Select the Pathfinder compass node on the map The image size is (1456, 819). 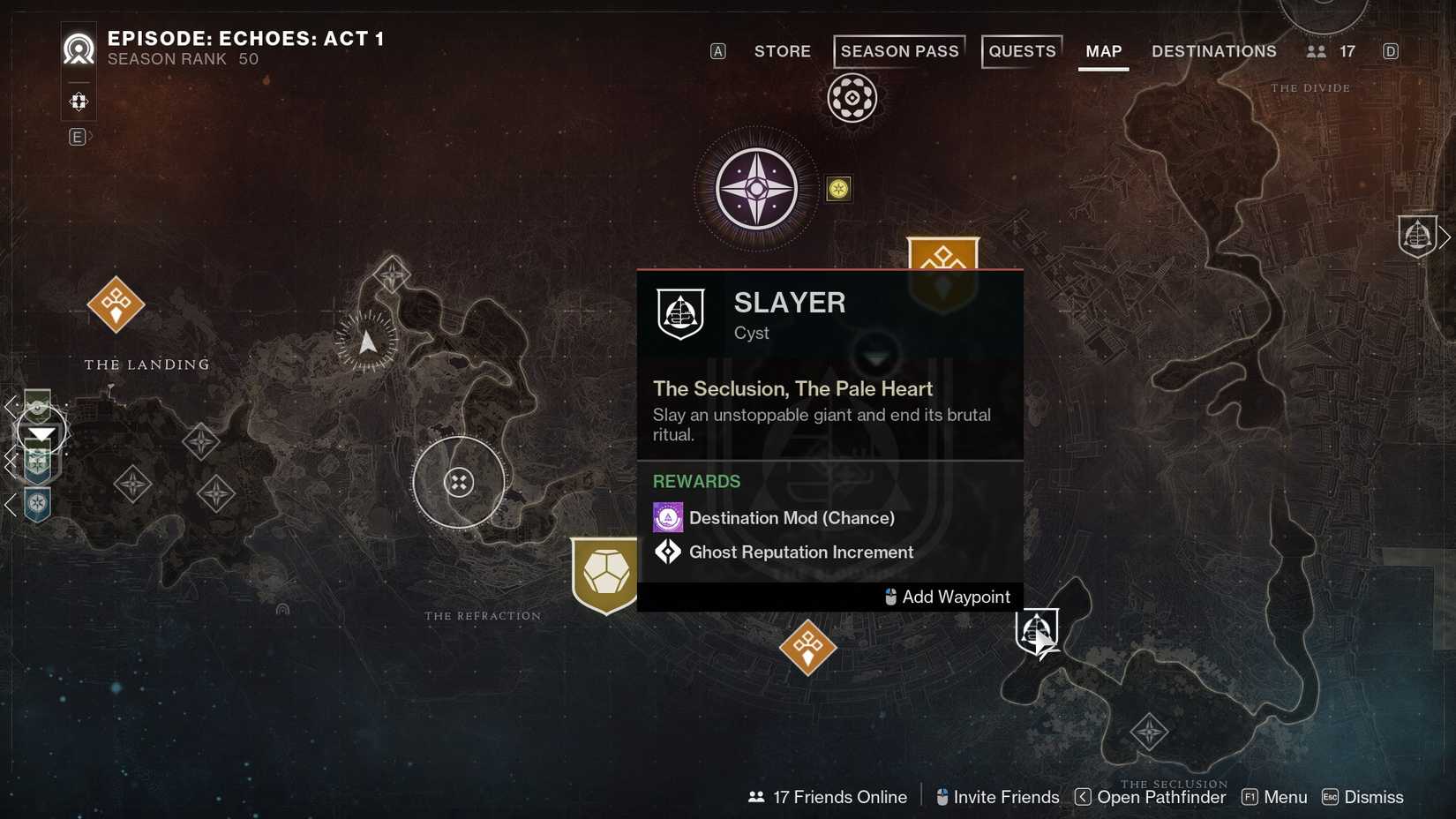point(755,189)
